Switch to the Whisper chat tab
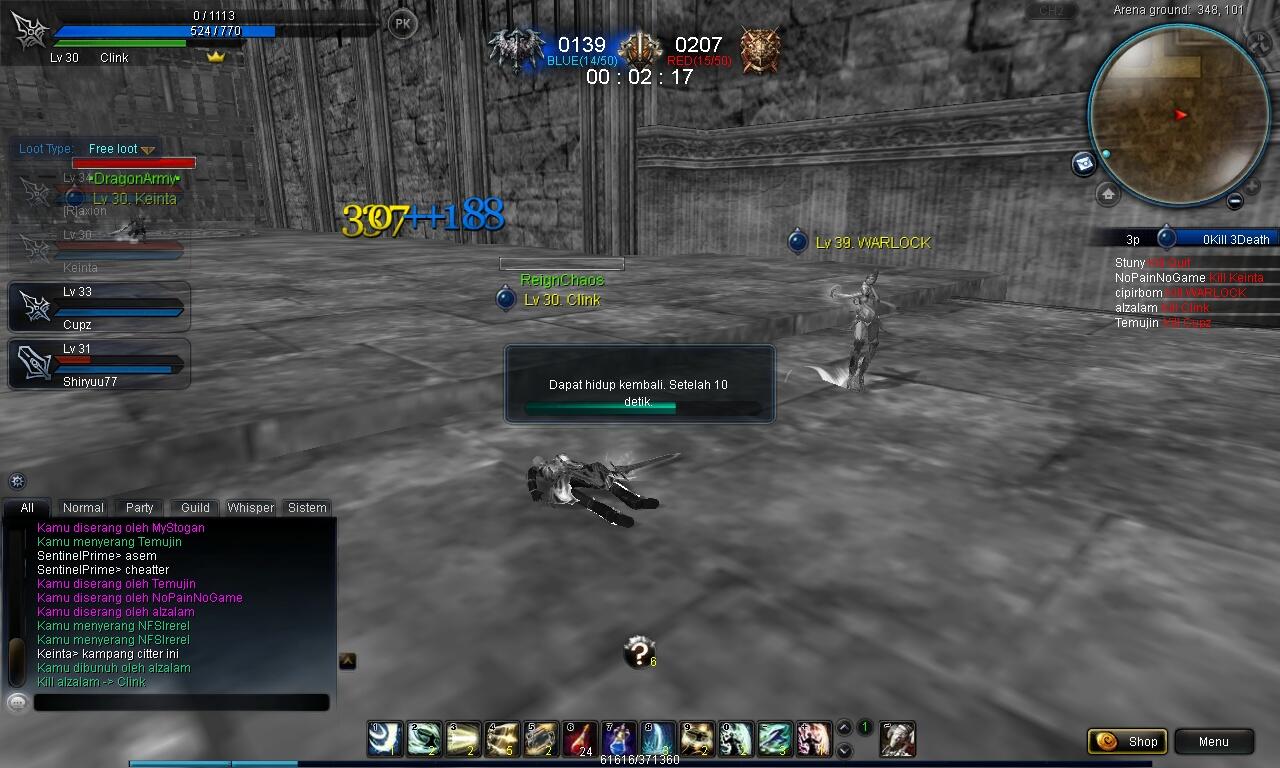This screenshot has height=768, width=1280. click(250, 508)
